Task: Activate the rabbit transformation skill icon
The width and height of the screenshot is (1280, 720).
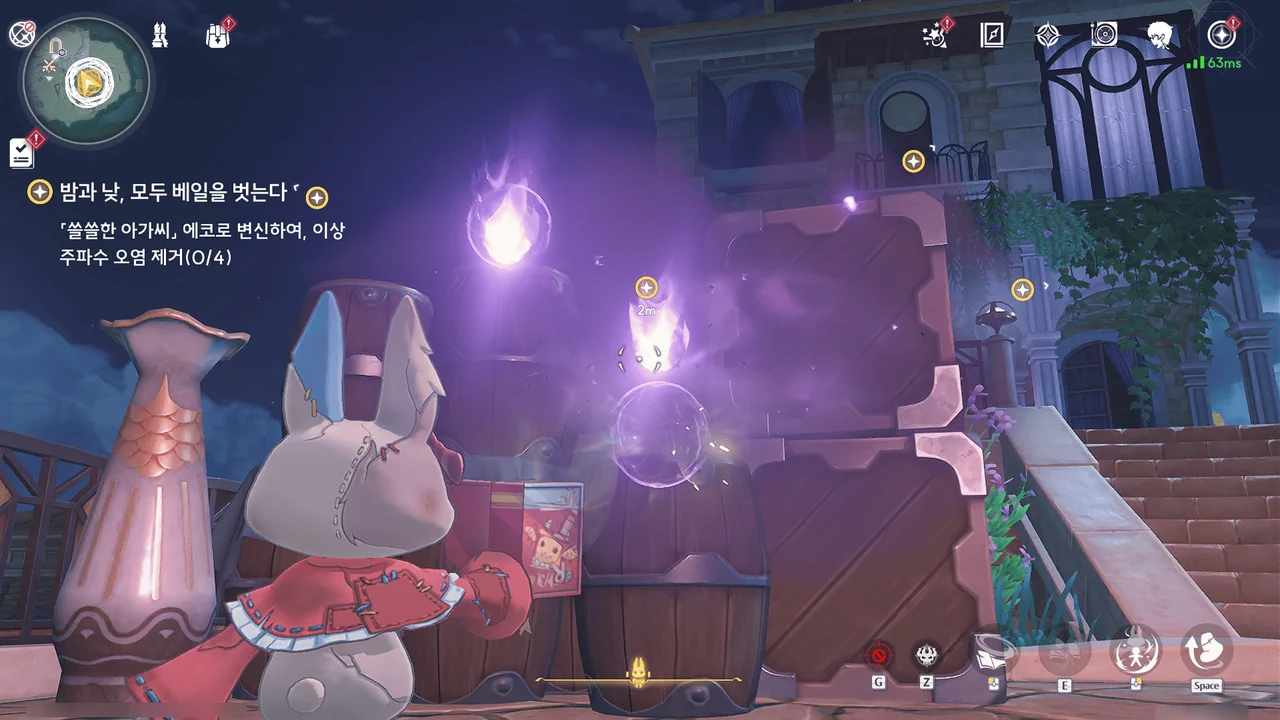Action: (x=1136, y=650)
